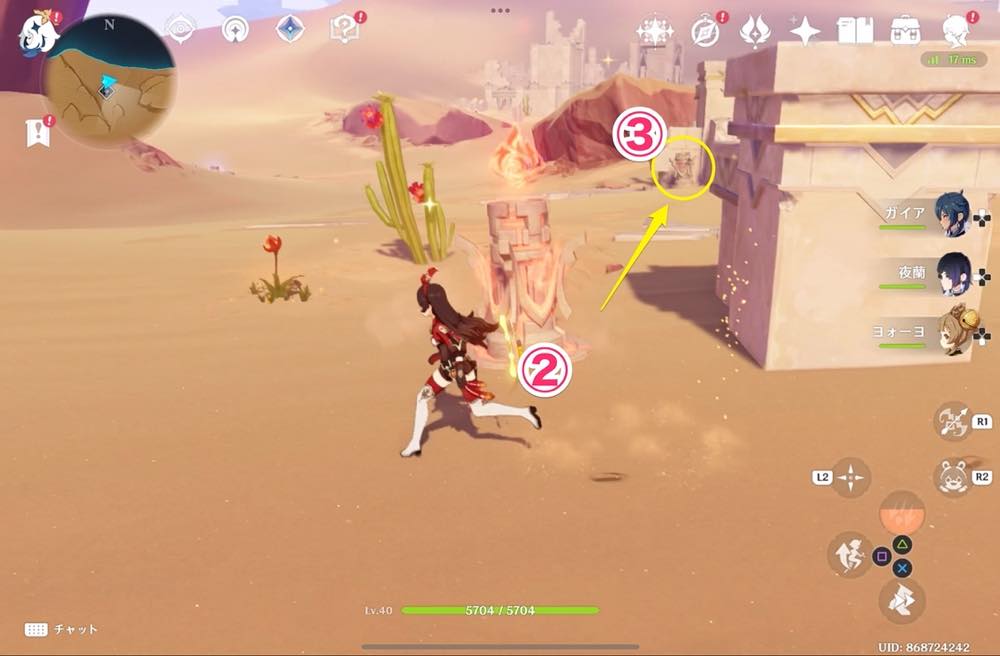Open the Wish sparkle-cluster icon
Image resolution: width=1000 pixels, height=656 pixels.
[655, 31]
